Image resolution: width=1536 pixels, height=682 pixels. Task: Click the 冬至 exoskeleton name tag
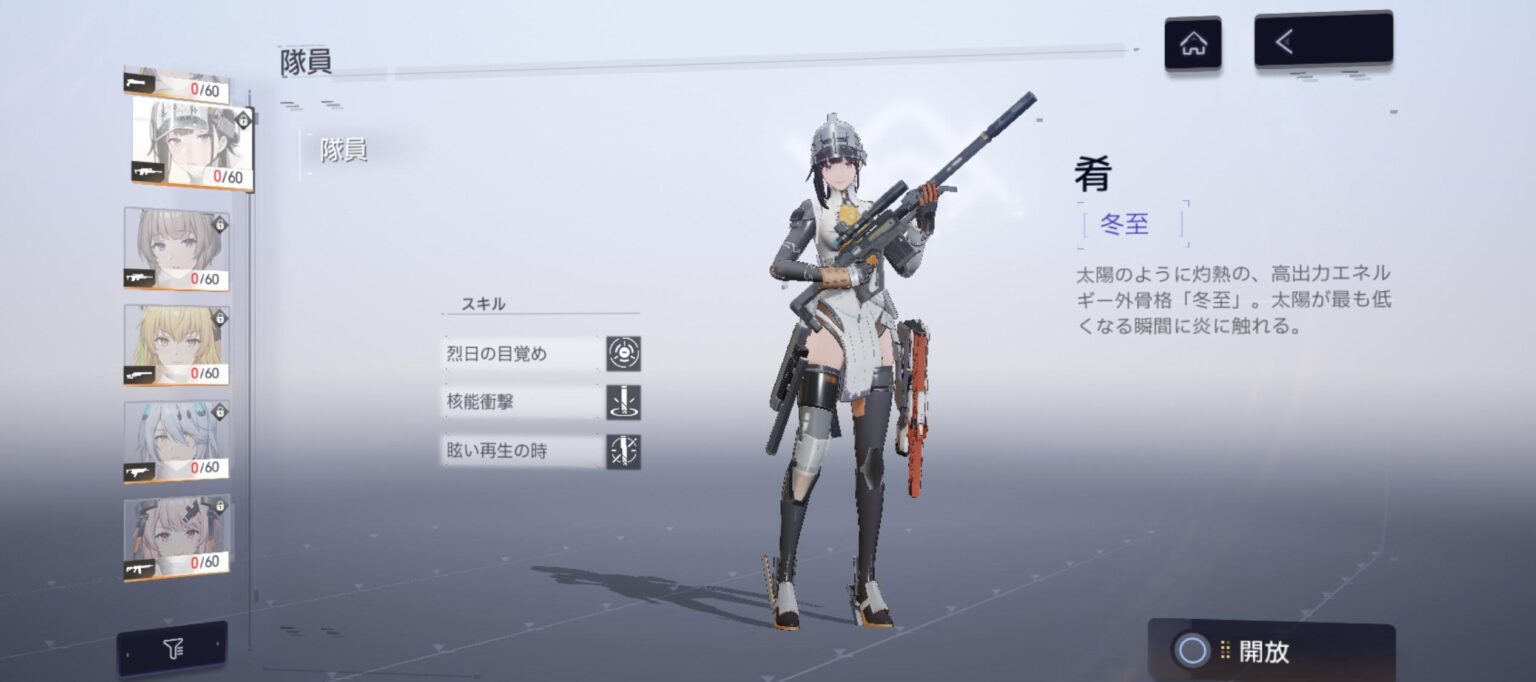(1125, 225)
